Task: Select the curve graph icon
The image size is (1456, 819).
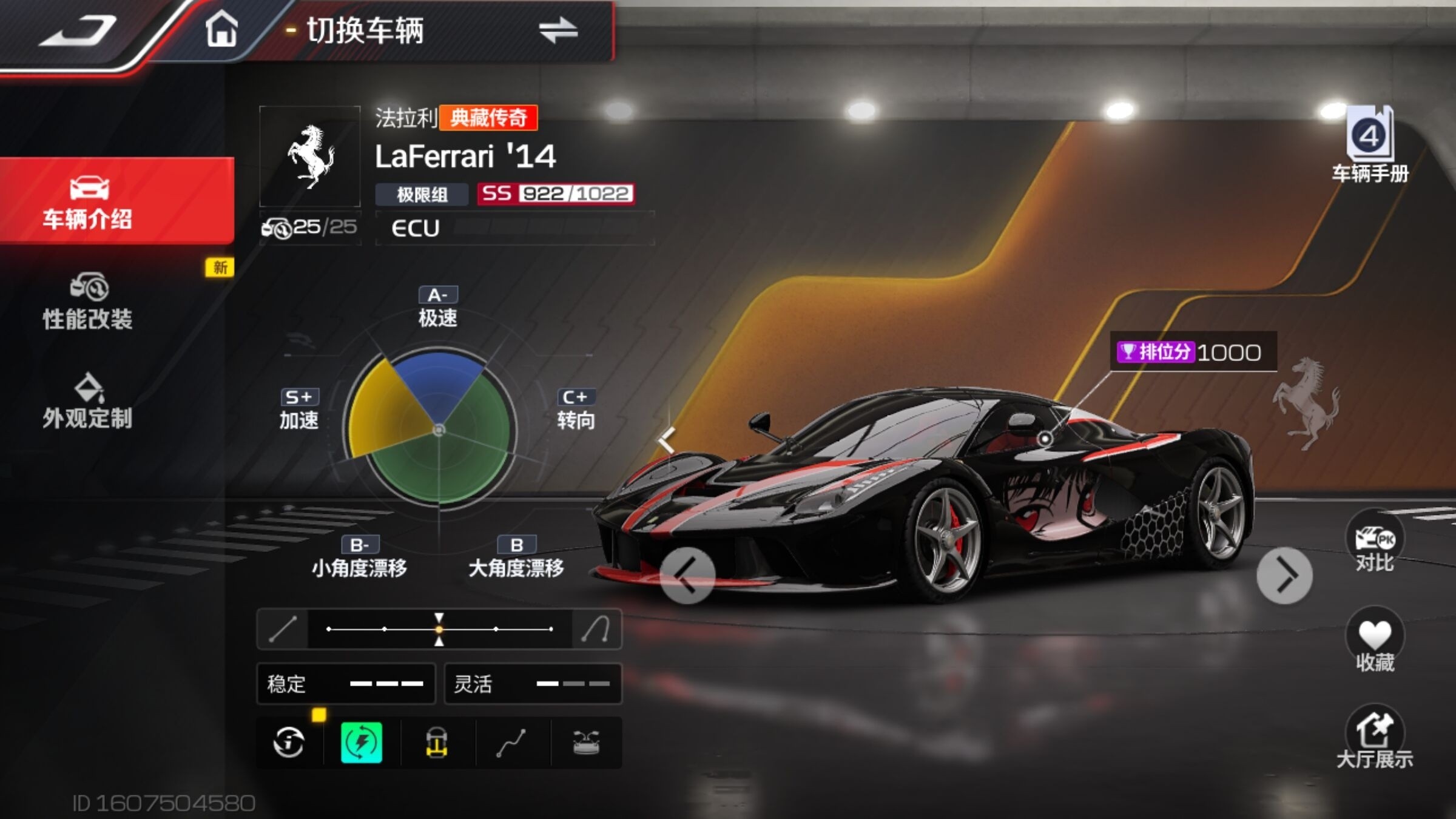Action: (x=511, y=743)
